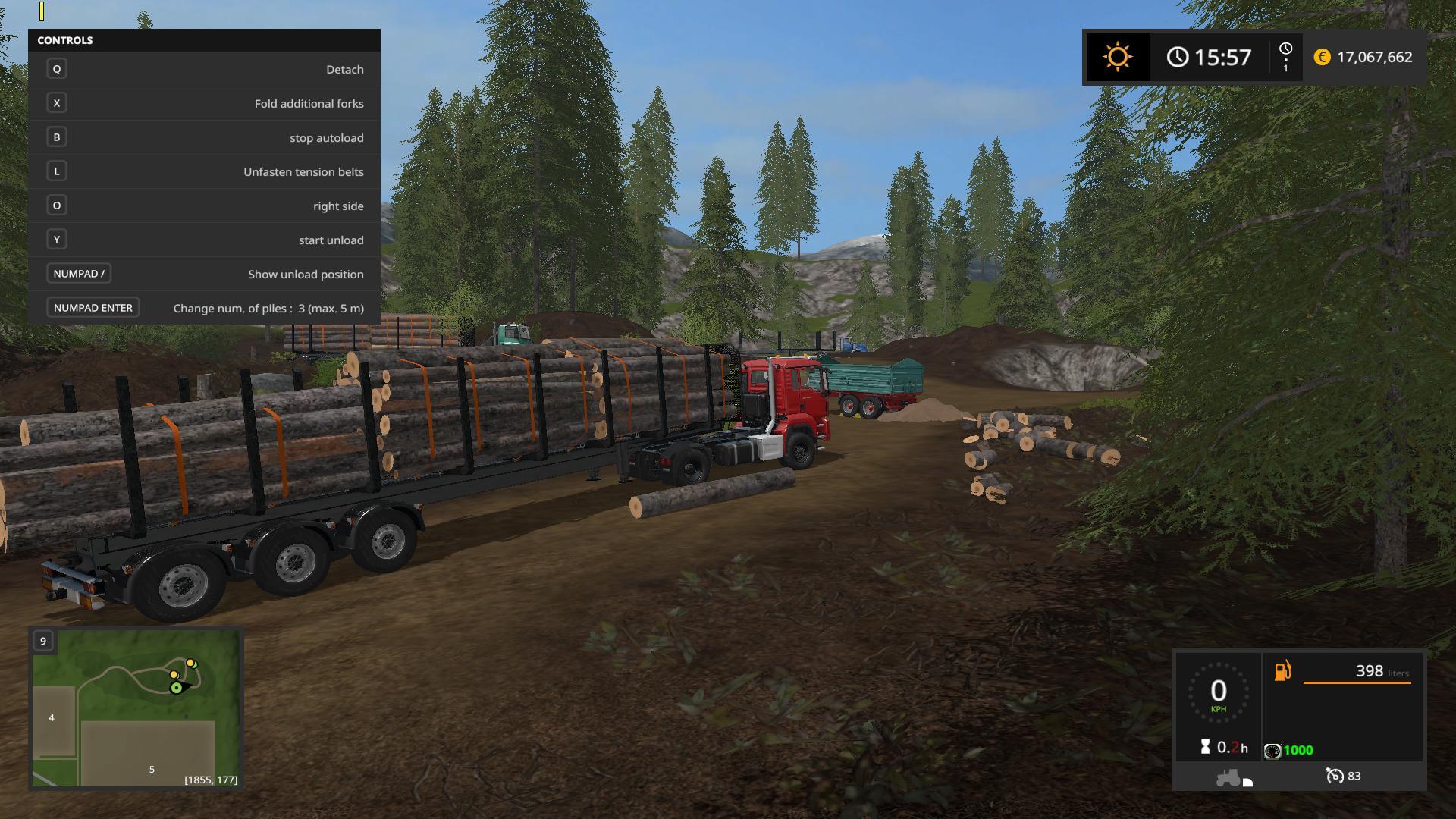This screenshot has height=819, width=1456.
Task: Click the minimap in the corner
Action: (136, 708)
